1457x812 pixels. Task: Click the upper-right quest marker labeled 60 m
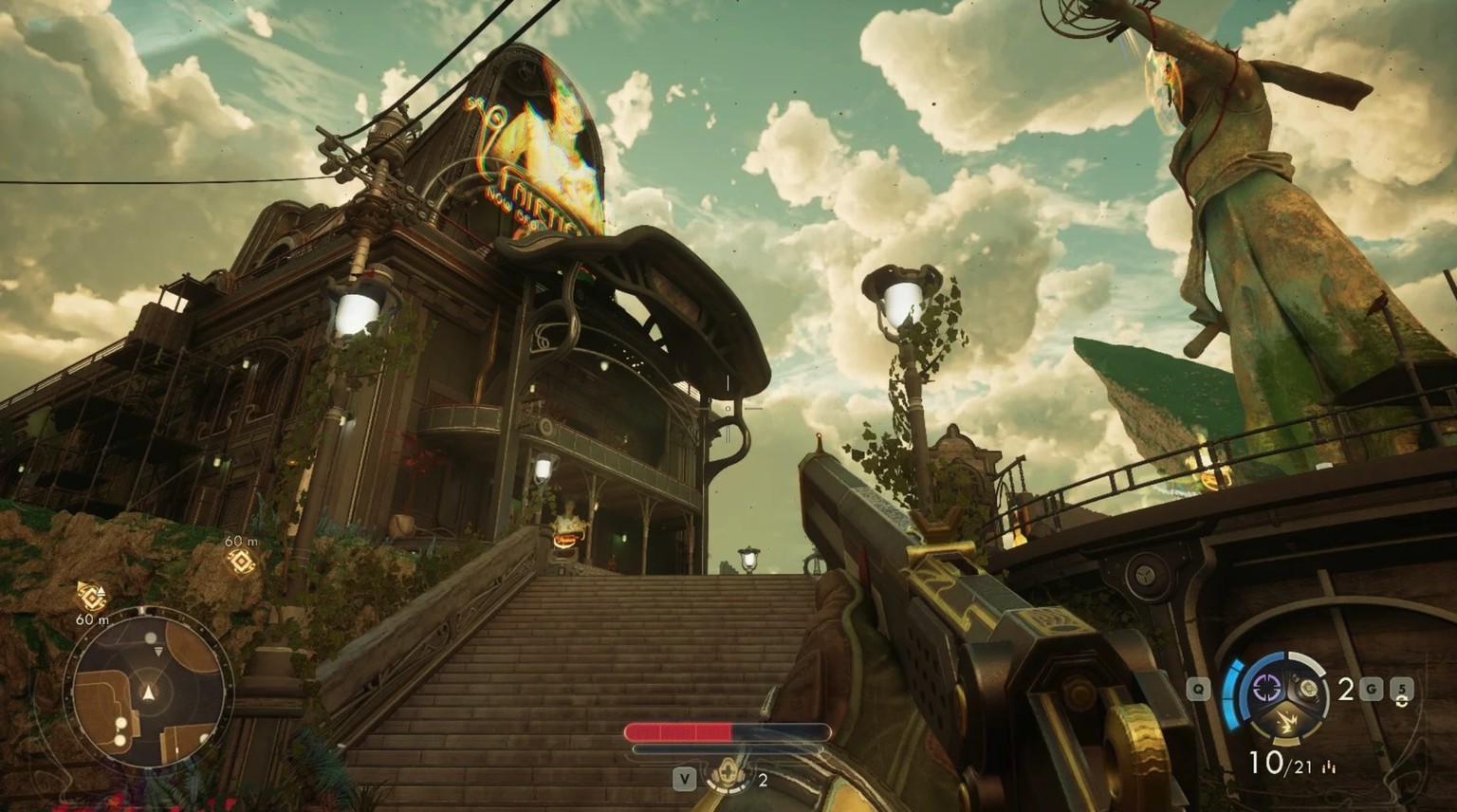click(240, 560)
